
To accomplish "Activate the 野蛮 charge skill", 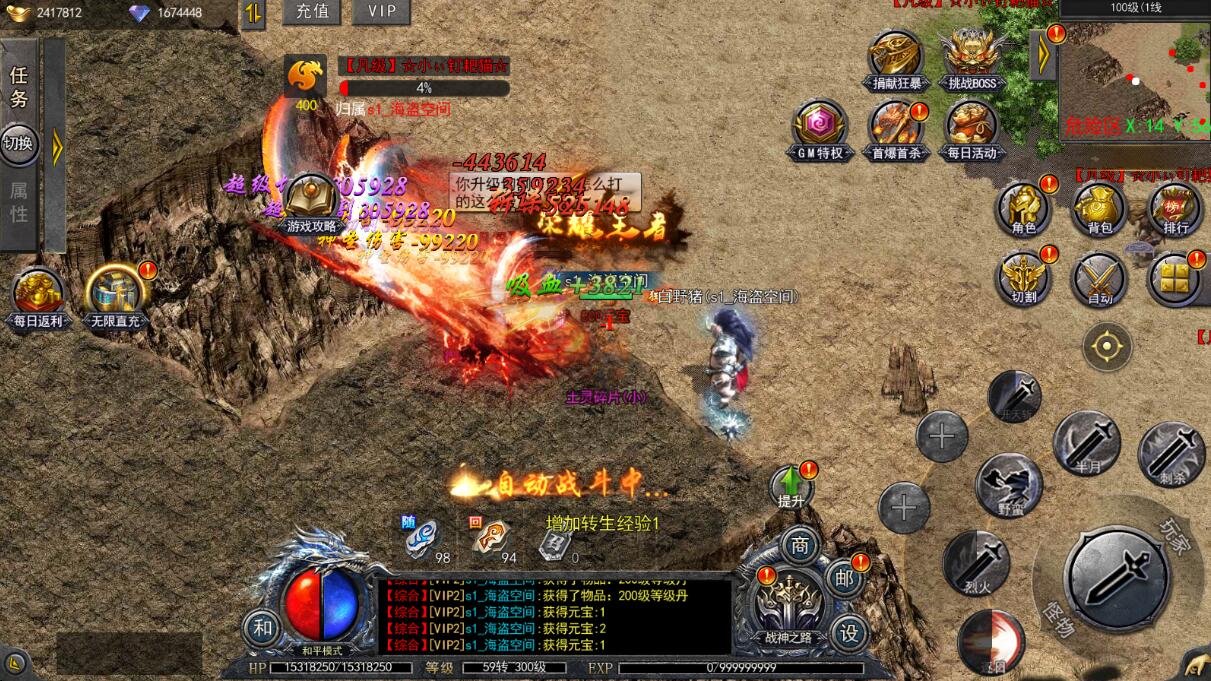I will (1009, 484).
